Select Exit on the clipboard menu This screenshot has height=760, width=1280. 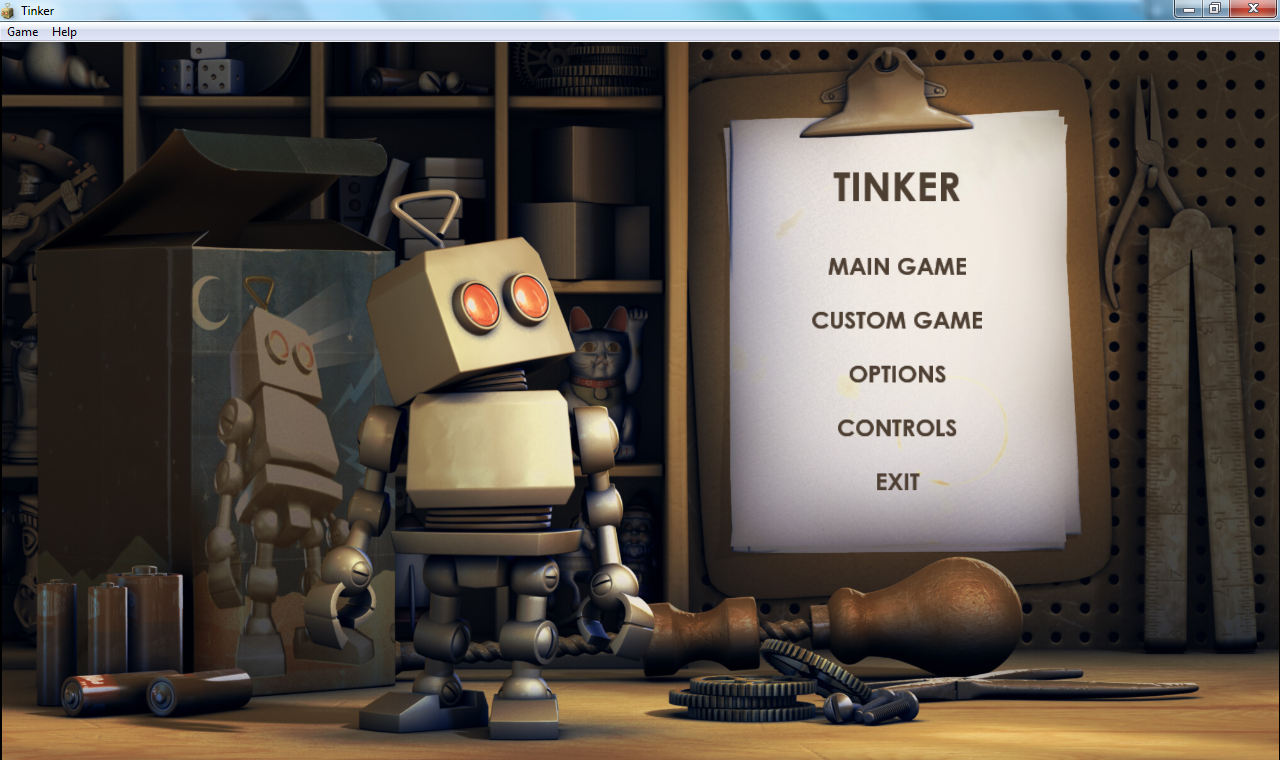coord(897,482)
